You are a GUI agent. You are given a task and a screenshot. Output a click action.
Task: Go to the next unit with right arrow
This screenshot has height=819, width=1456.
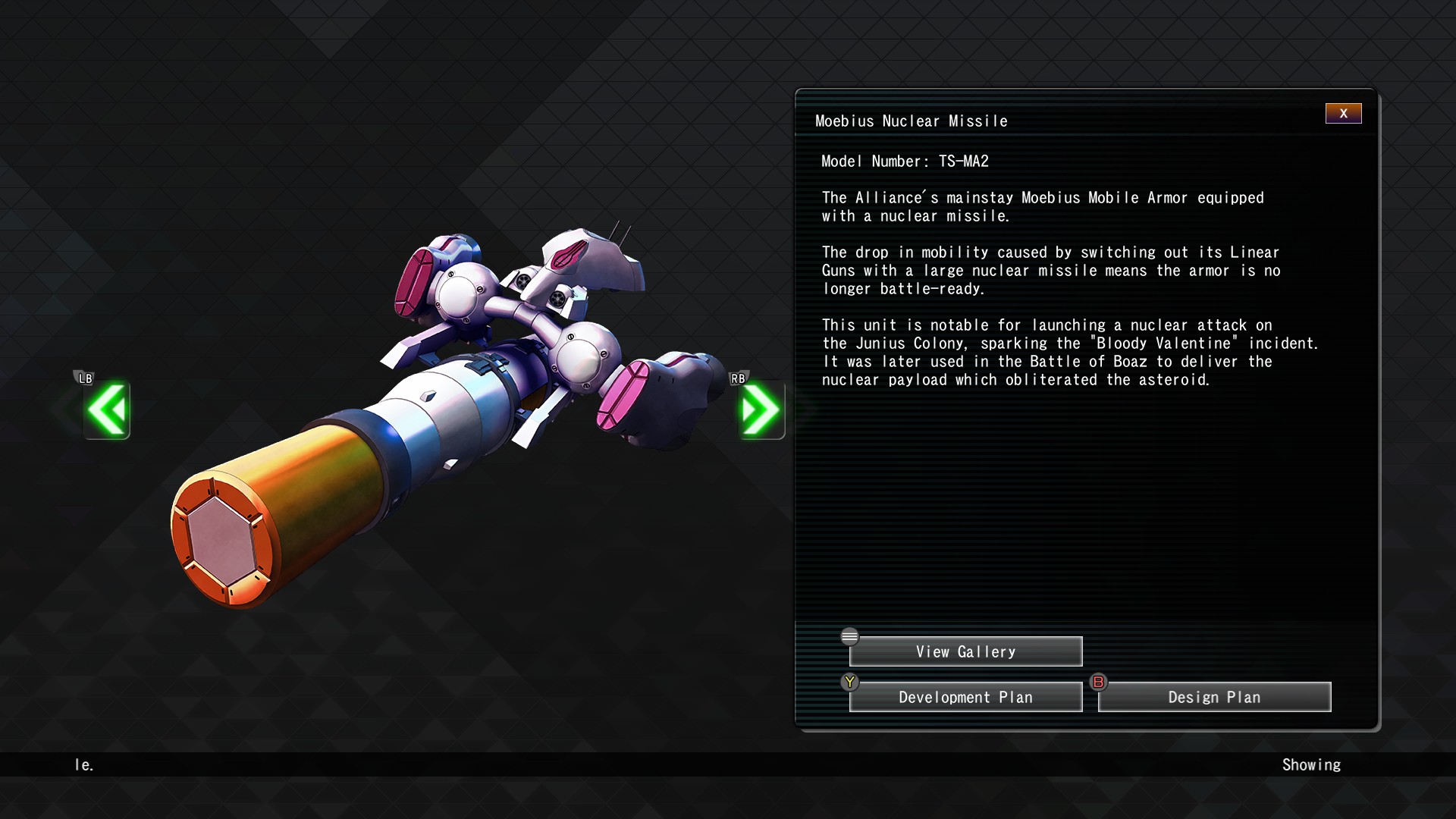(x=761, y=410)
